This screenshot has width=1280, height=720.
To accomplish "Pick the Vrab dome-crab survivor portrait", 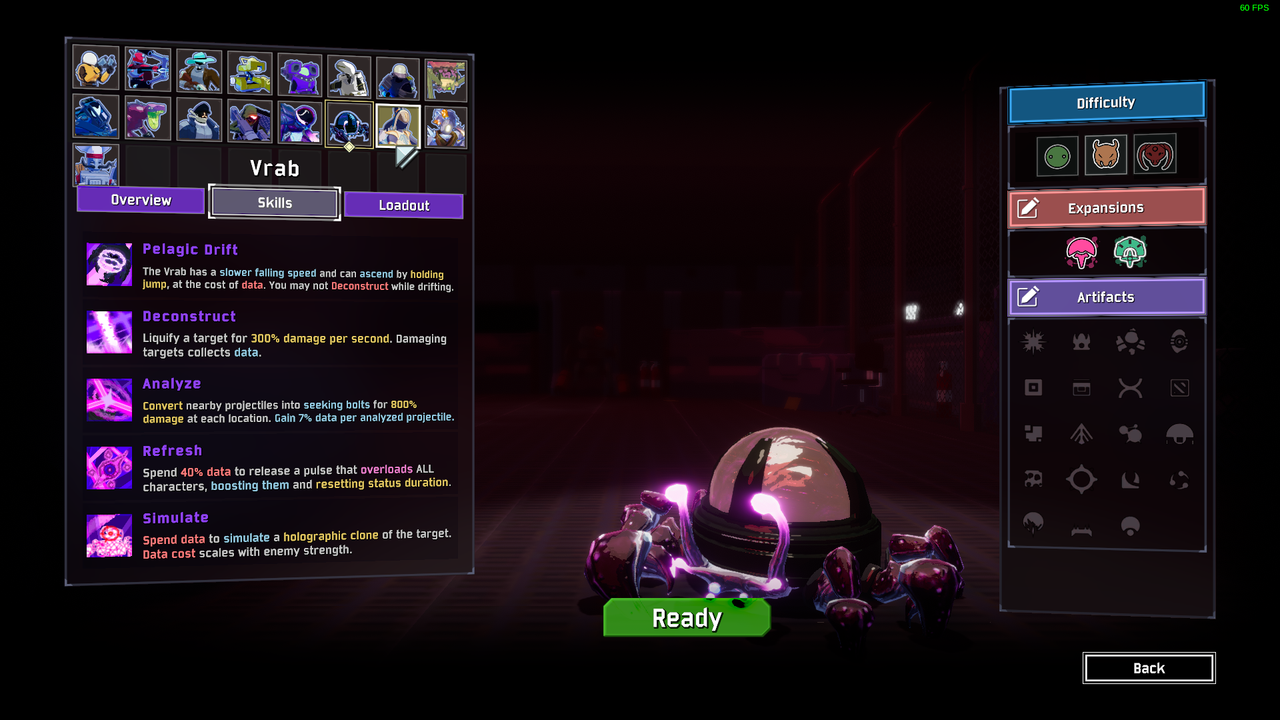I will pos(349,124).
